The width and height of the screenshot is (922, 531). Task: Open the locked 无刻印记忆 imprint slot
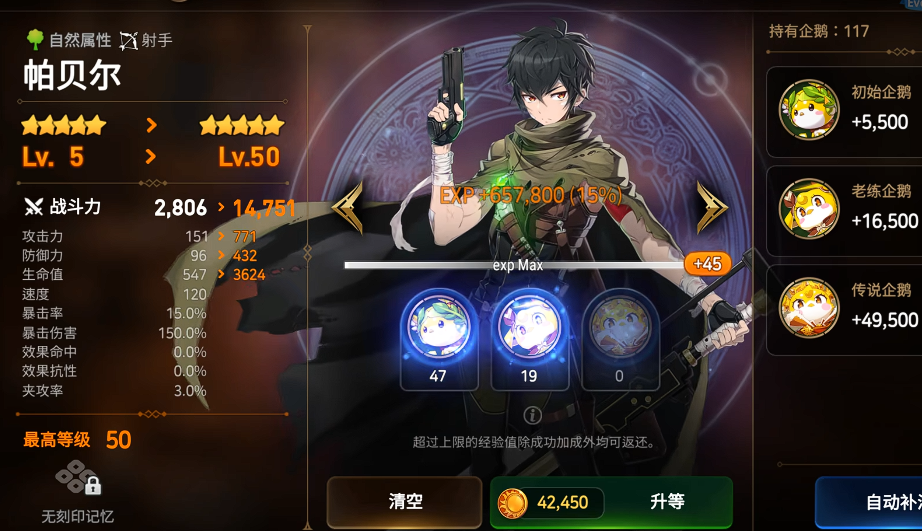point(78,485)
